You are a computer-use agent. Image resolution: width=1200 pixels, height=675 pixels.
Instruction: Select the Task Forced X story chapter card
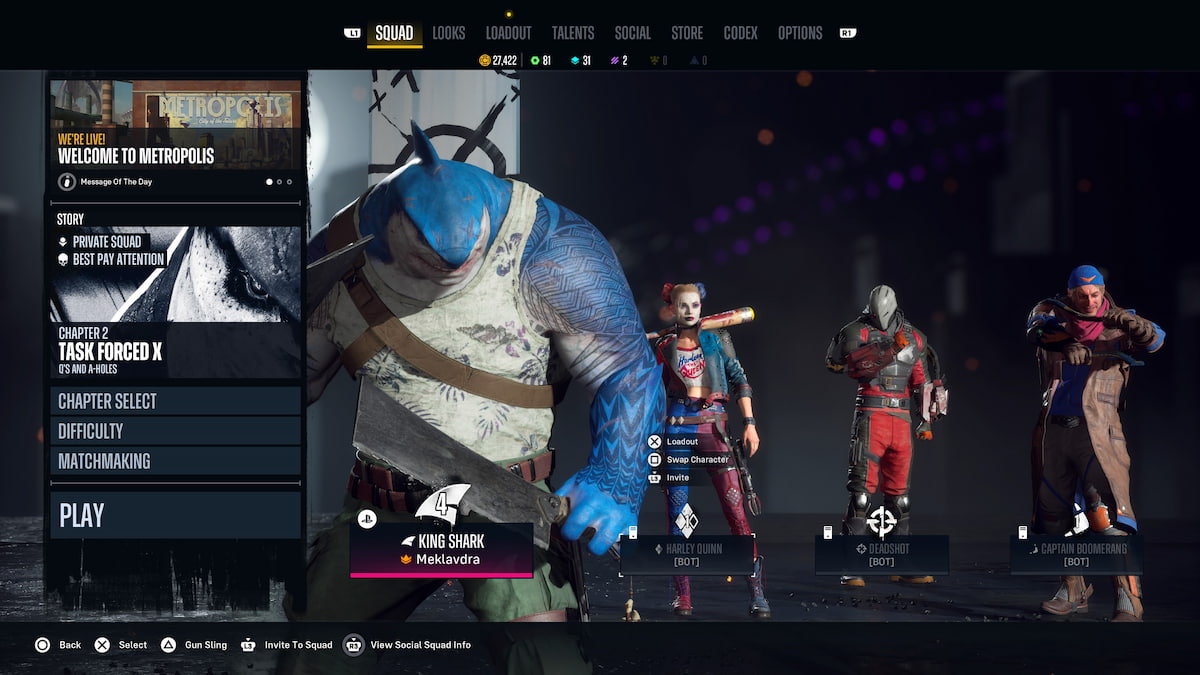[176, 300]
